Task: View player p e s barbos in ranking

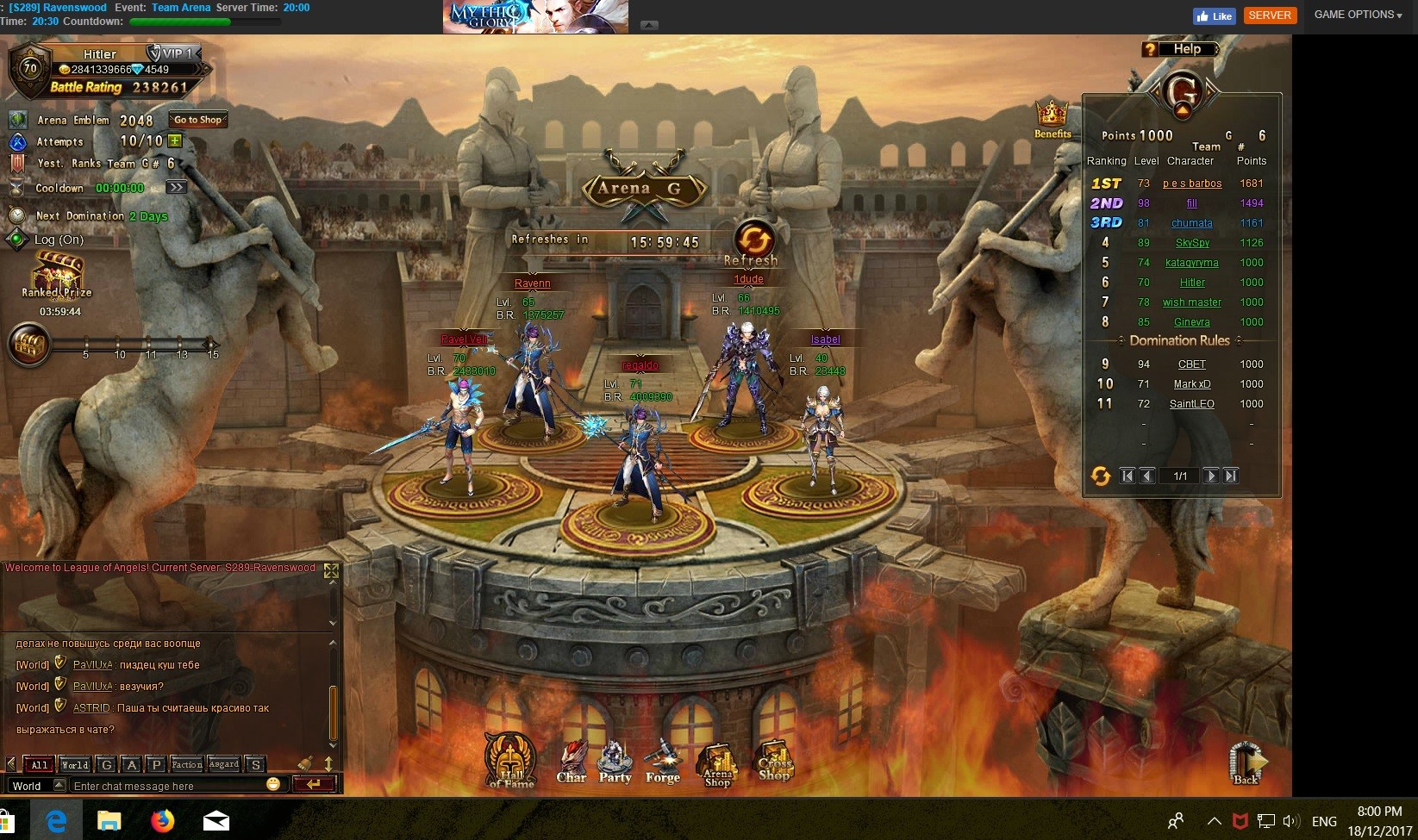Action: tap(1191, 184)
